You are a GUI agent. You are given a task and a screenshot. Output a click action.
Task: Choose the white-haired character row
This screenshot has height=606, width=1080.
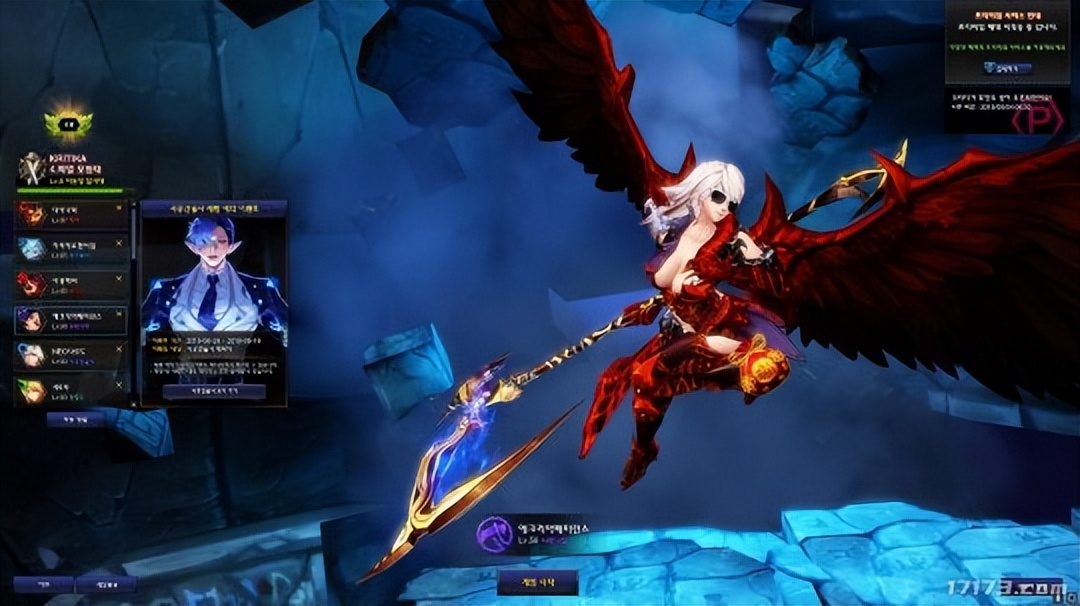click(x=72, y=354)
